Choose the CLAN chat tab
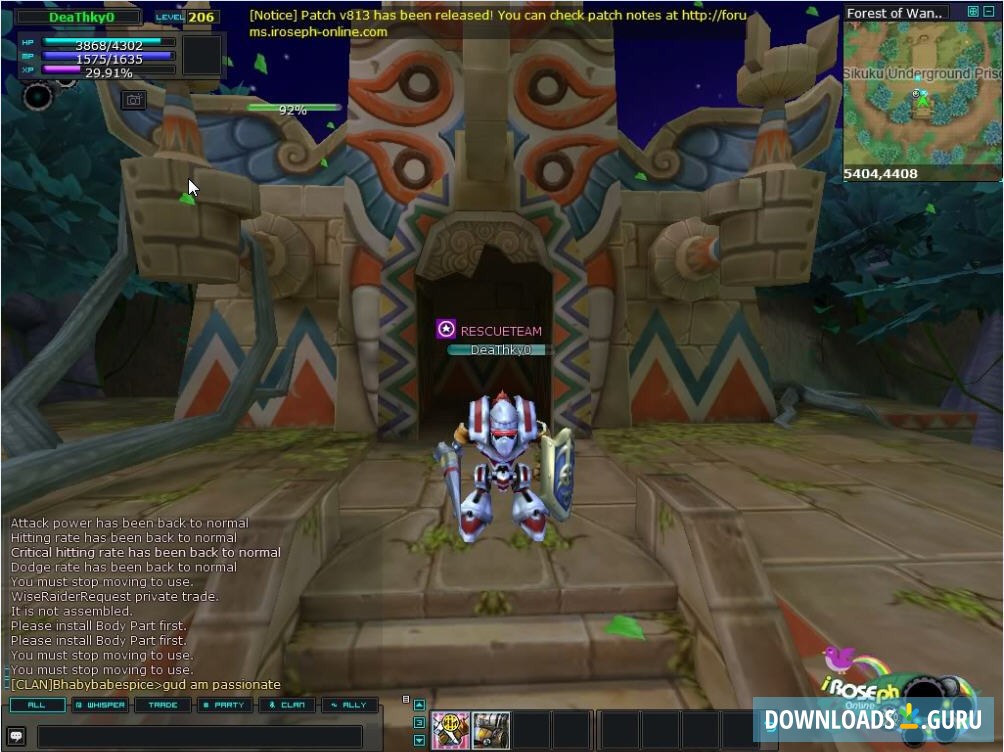 pos(288,705)
